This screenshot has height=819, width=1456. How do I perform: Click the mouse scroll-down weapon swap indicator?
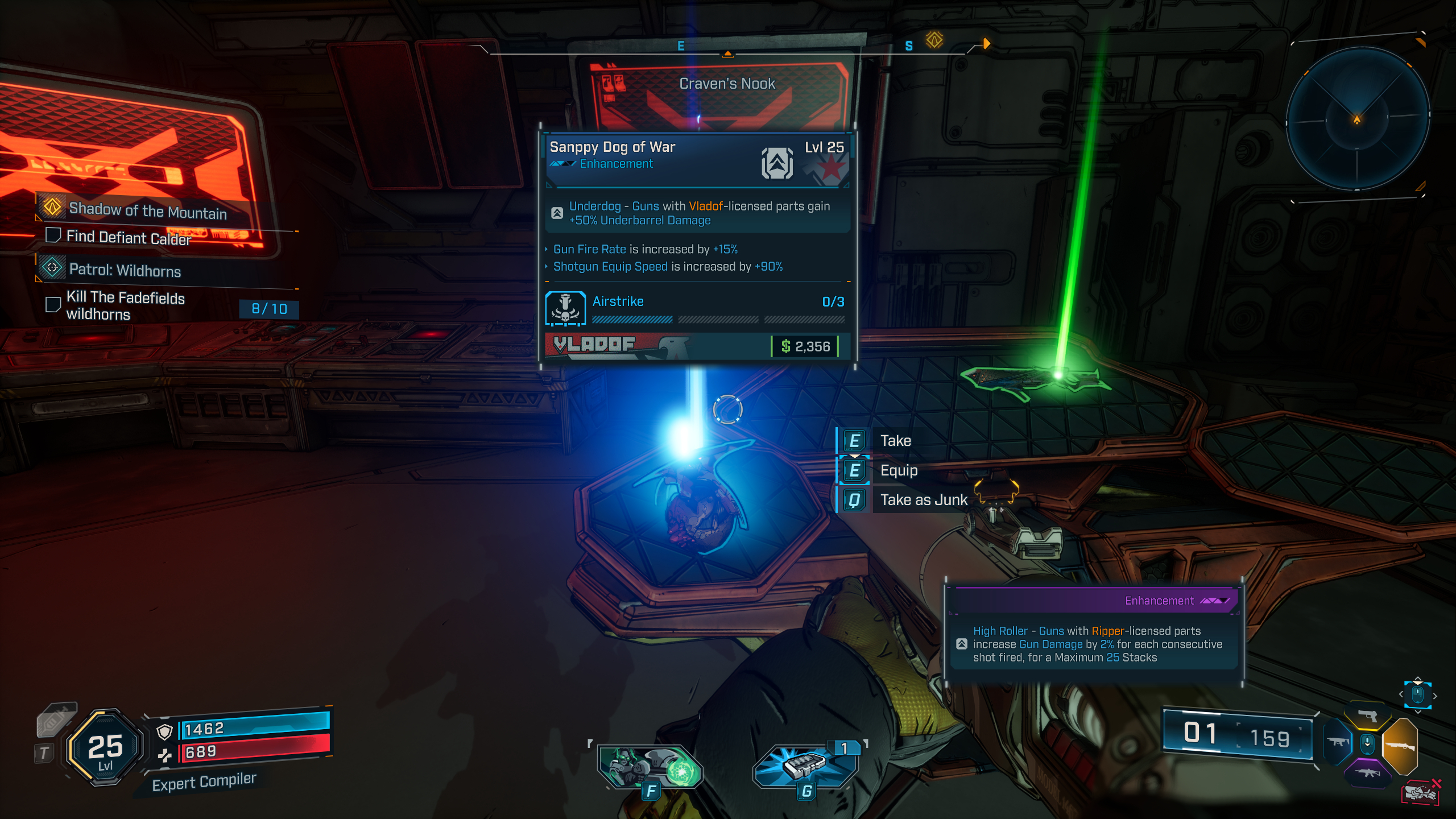pos(1367,744)
